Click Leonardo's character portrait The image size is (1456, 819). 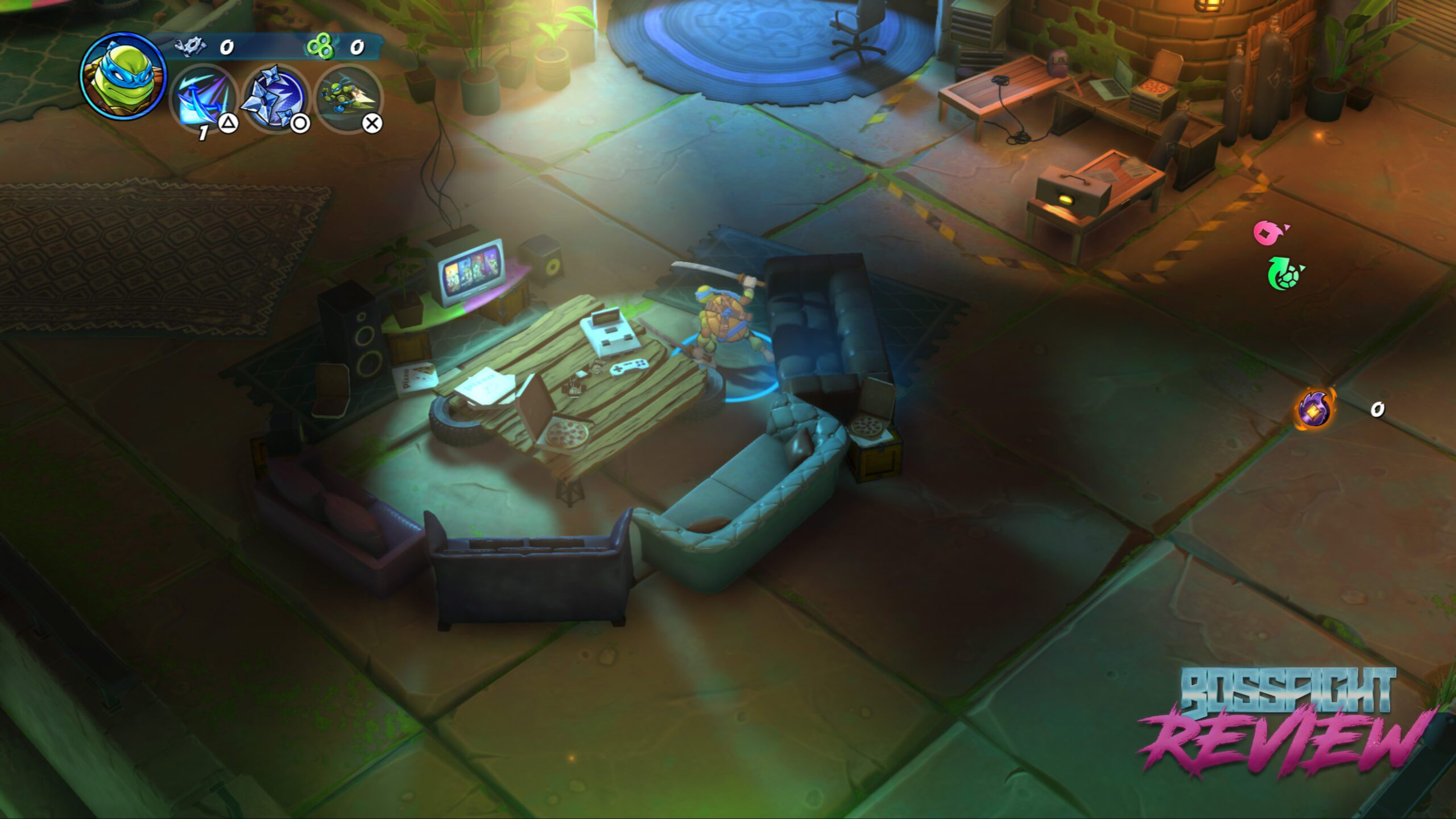123,76
